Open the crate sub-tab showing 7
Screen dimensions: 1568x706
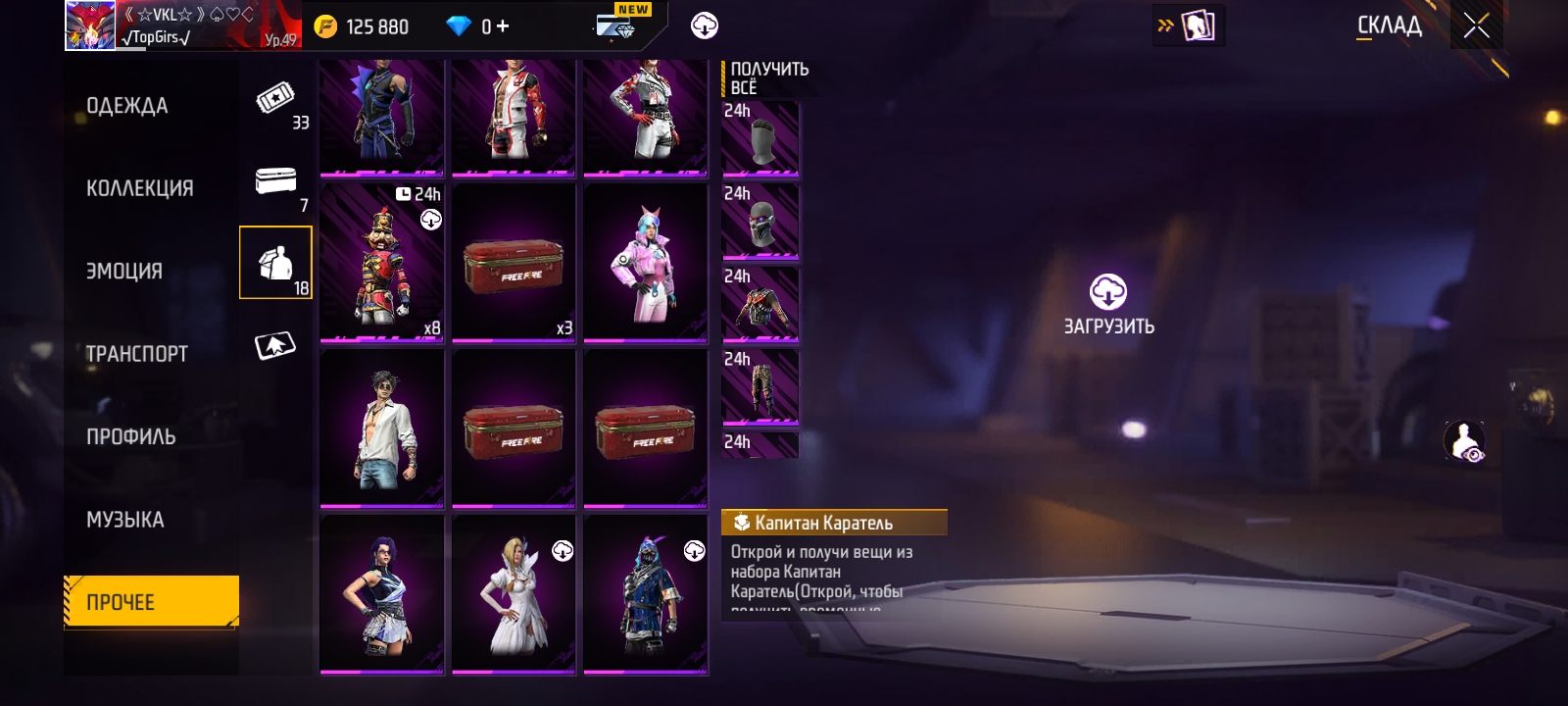[x=276, y=184]
